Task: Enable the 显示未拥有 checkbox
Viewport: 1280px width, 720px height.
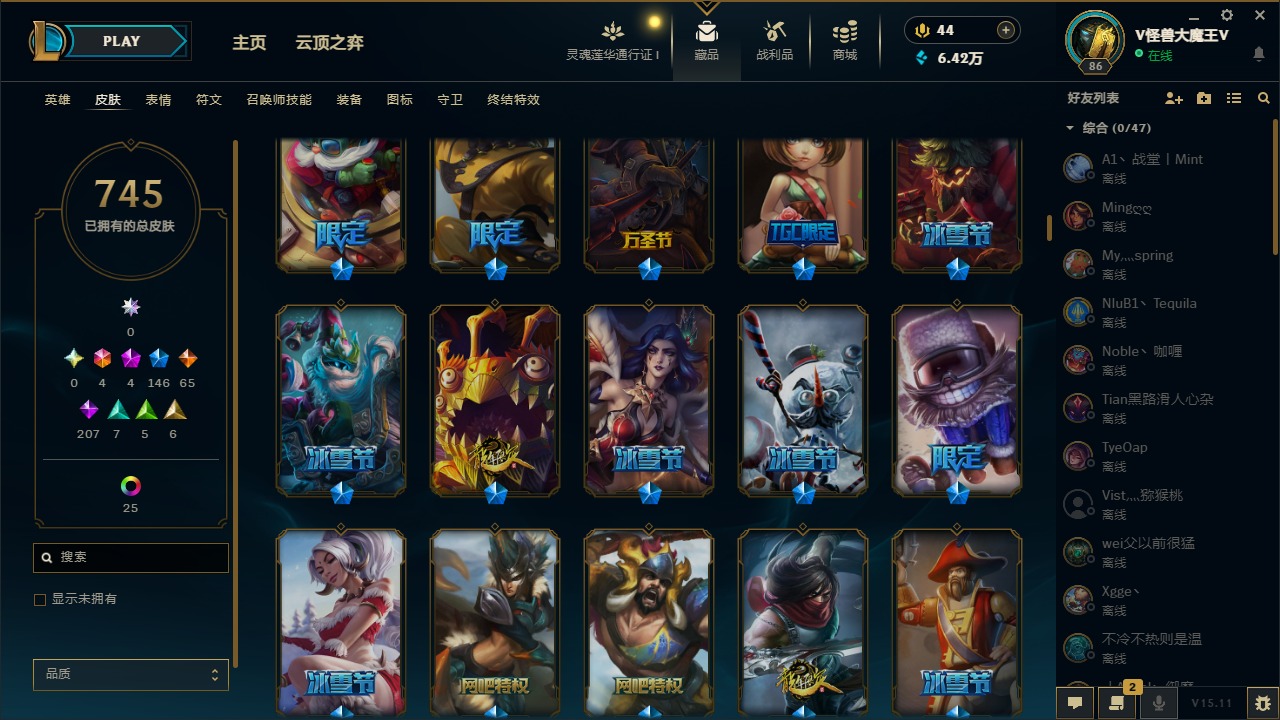Action: pyautogui.click(x=40, y=599)
